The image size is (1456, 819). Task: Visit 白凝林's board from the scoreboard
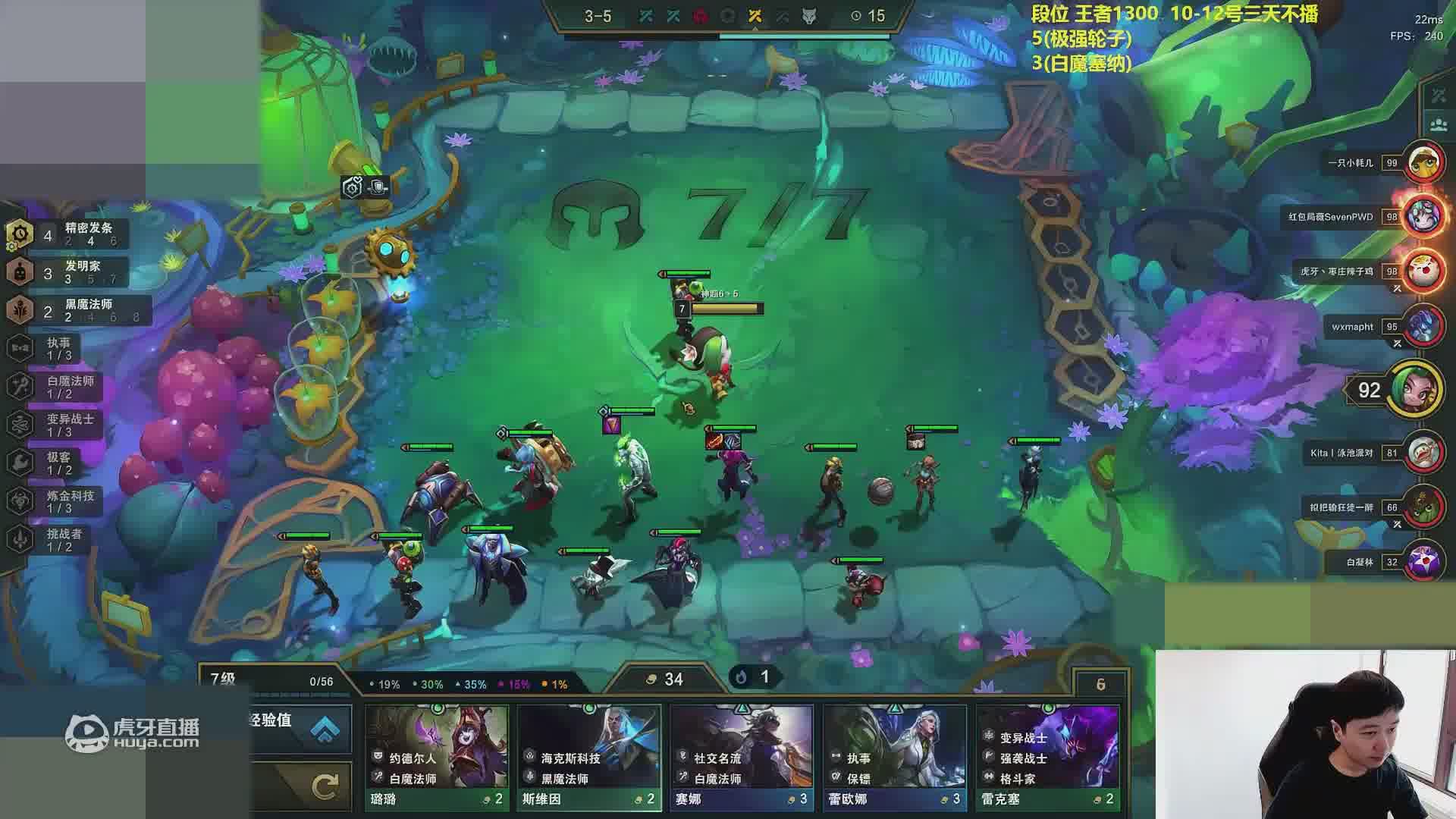(1423, 562)
